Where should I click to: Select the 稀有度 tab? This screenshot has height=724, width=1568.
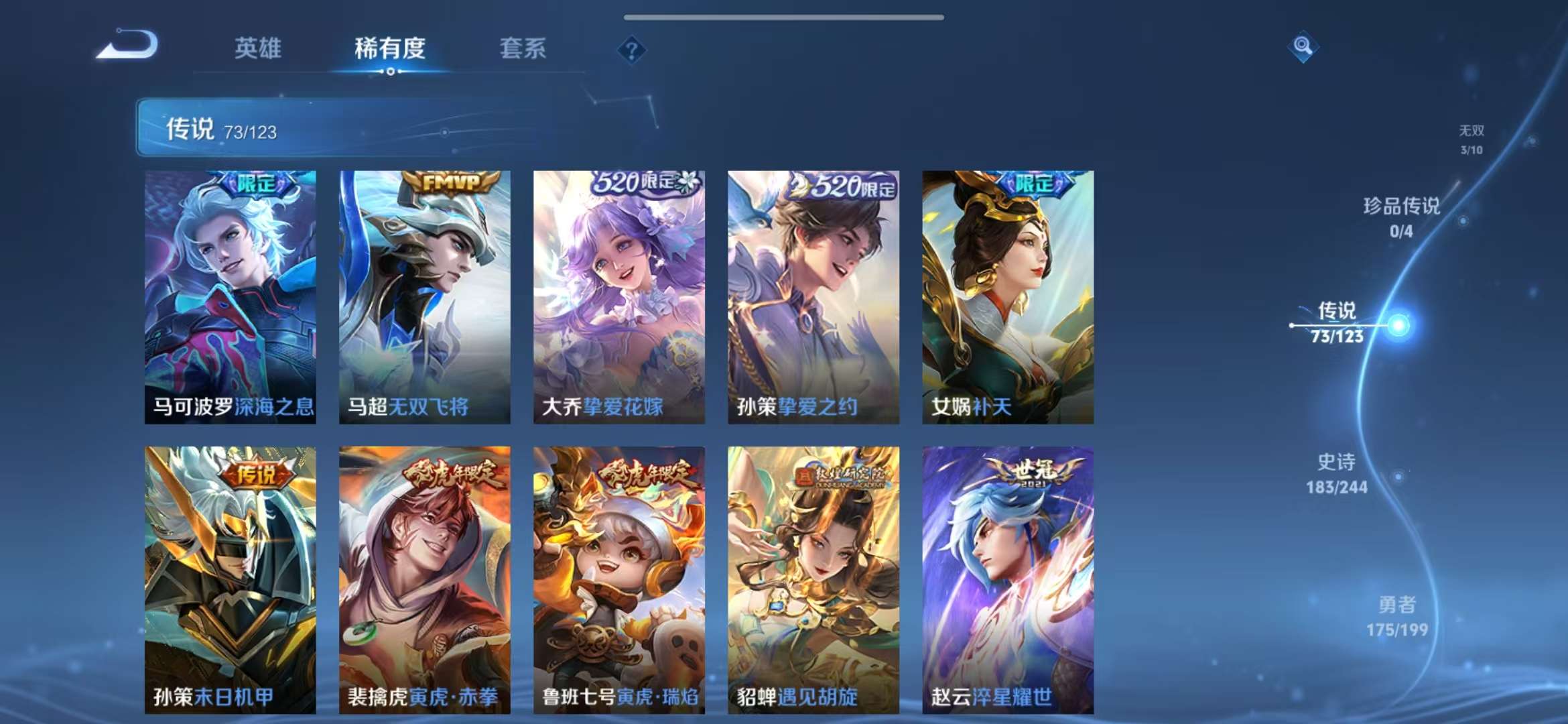tap(389, 48)
